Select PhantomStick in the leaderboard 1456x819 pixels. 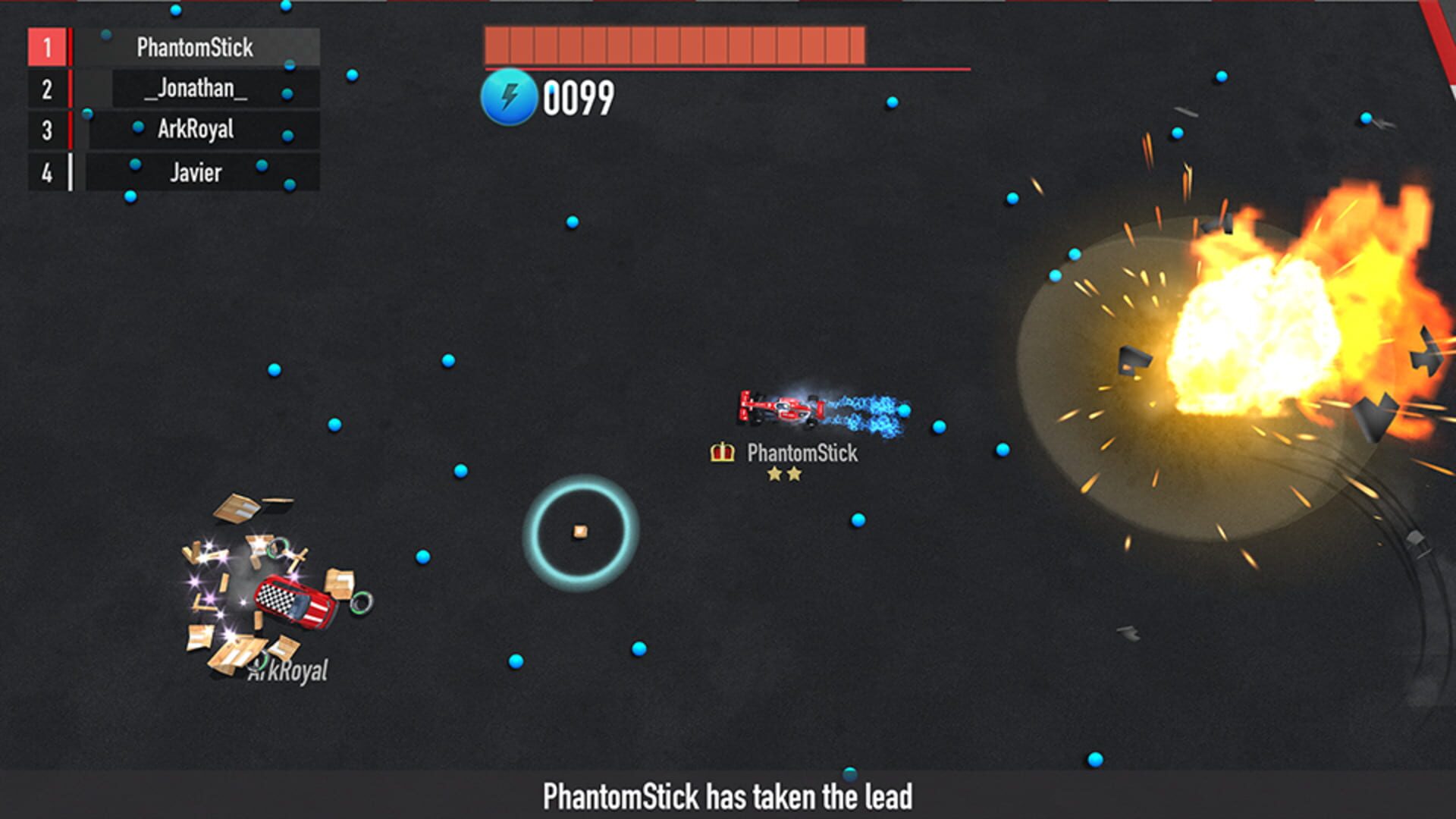(195, 47)
